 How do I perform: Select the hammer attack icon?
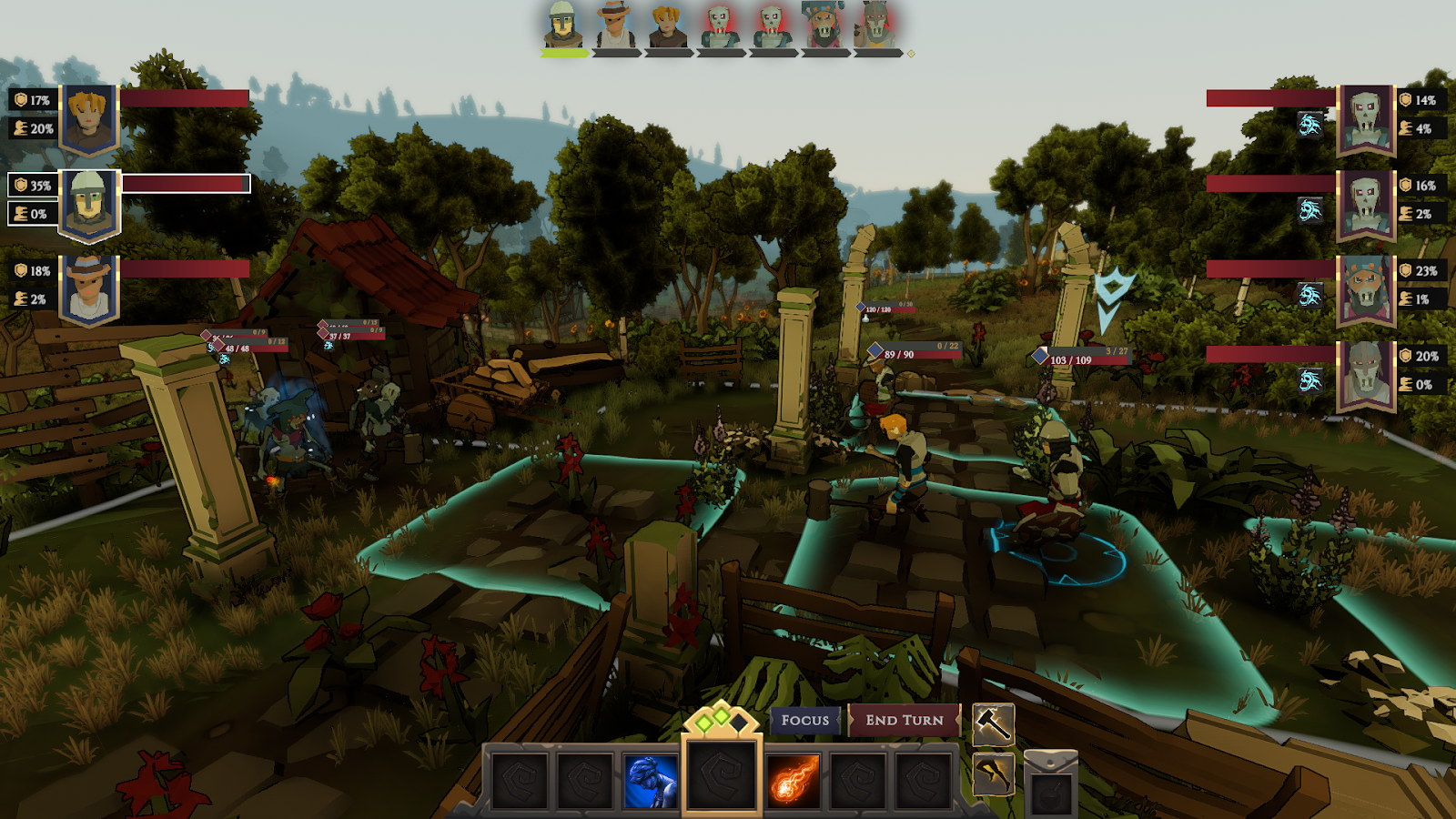993,724
